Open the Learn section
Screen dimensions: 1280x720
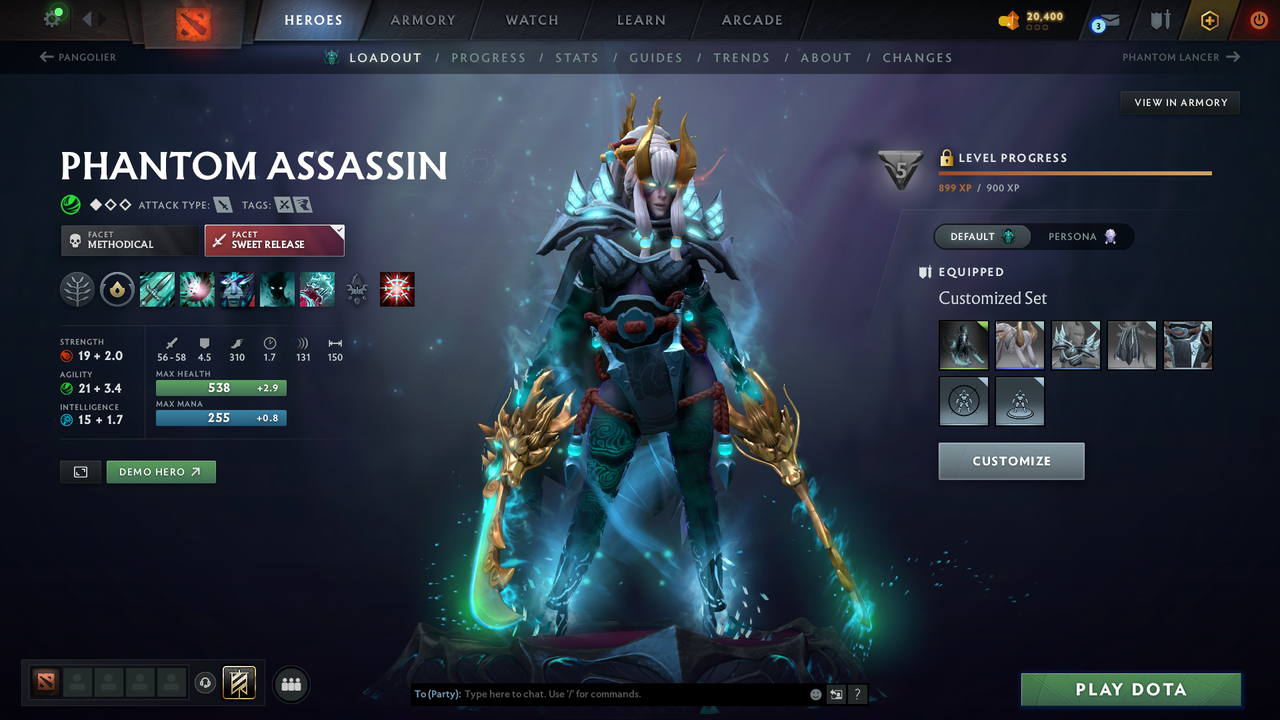[x=641, y=20]
